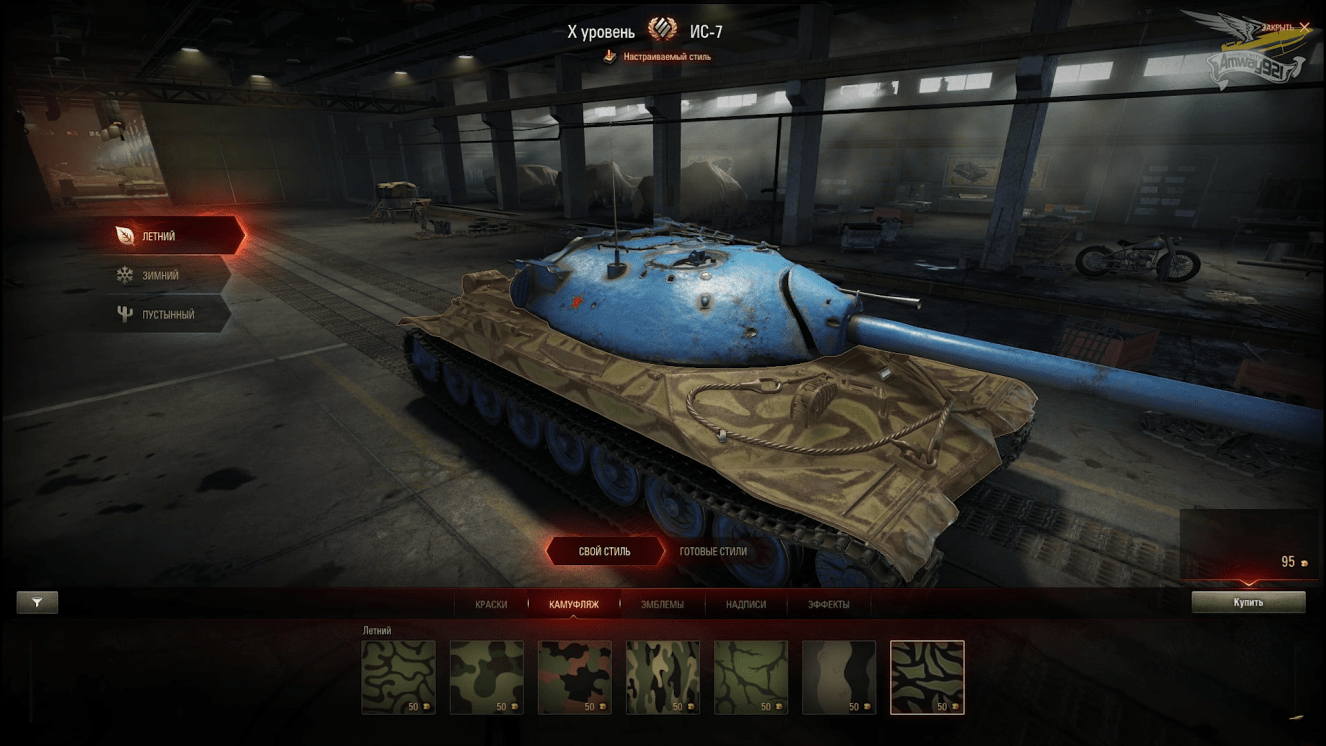The width and height of the screenshot is (1326, 746).
Task: Select the highlighted black tiger-stripe camouflage
Action: point(927,677)
